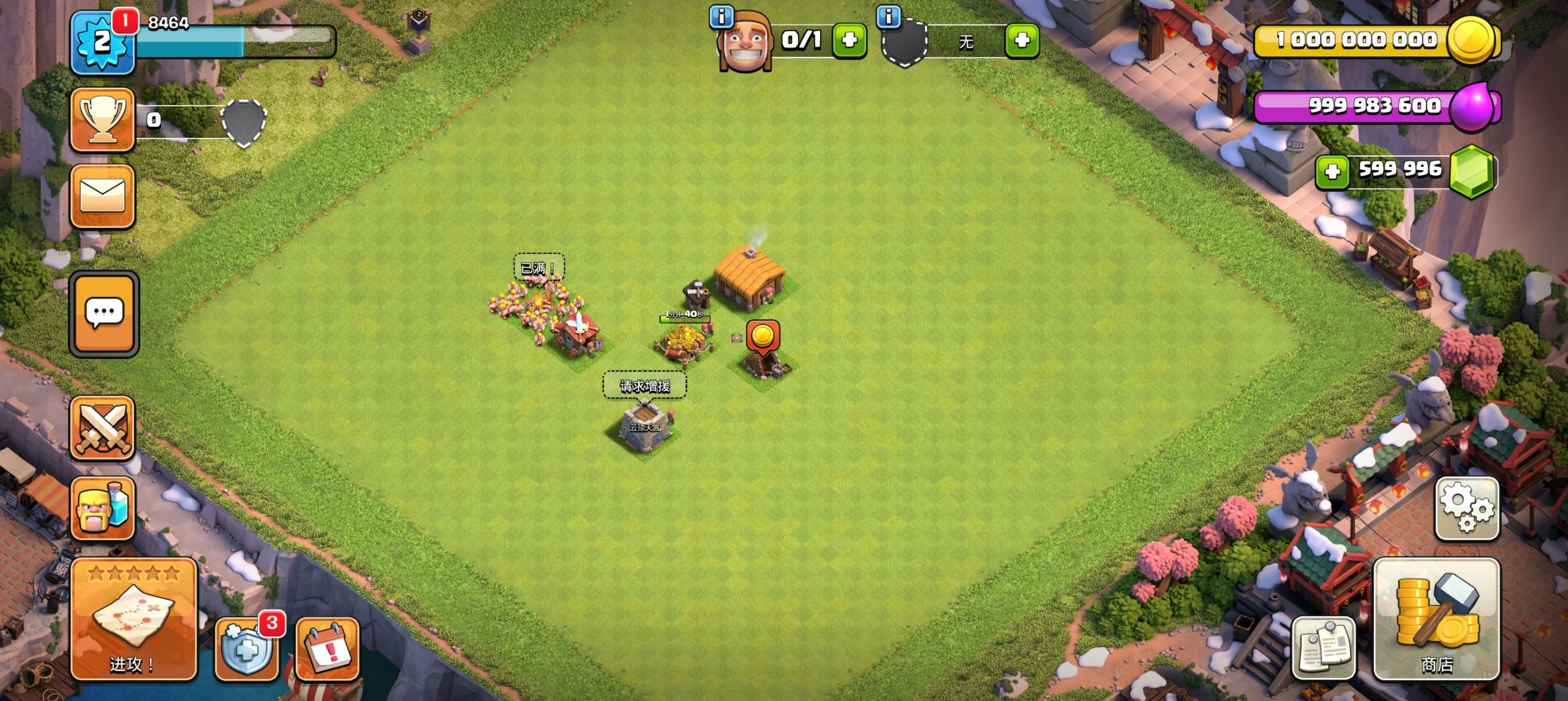The width and height of the screenshot is (1568, 701).
Task: Collect gold from the coin bubble
Action: coord(763,337)
